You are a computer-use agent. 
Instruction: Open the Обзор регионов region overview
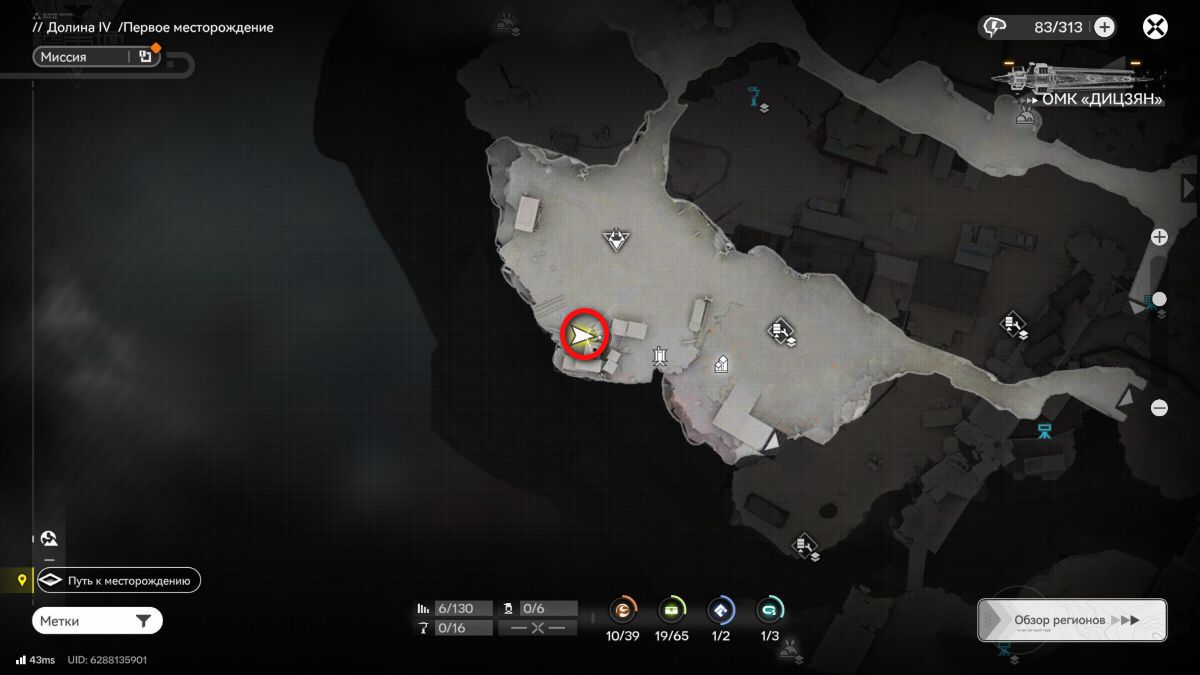coord(1072,620)
